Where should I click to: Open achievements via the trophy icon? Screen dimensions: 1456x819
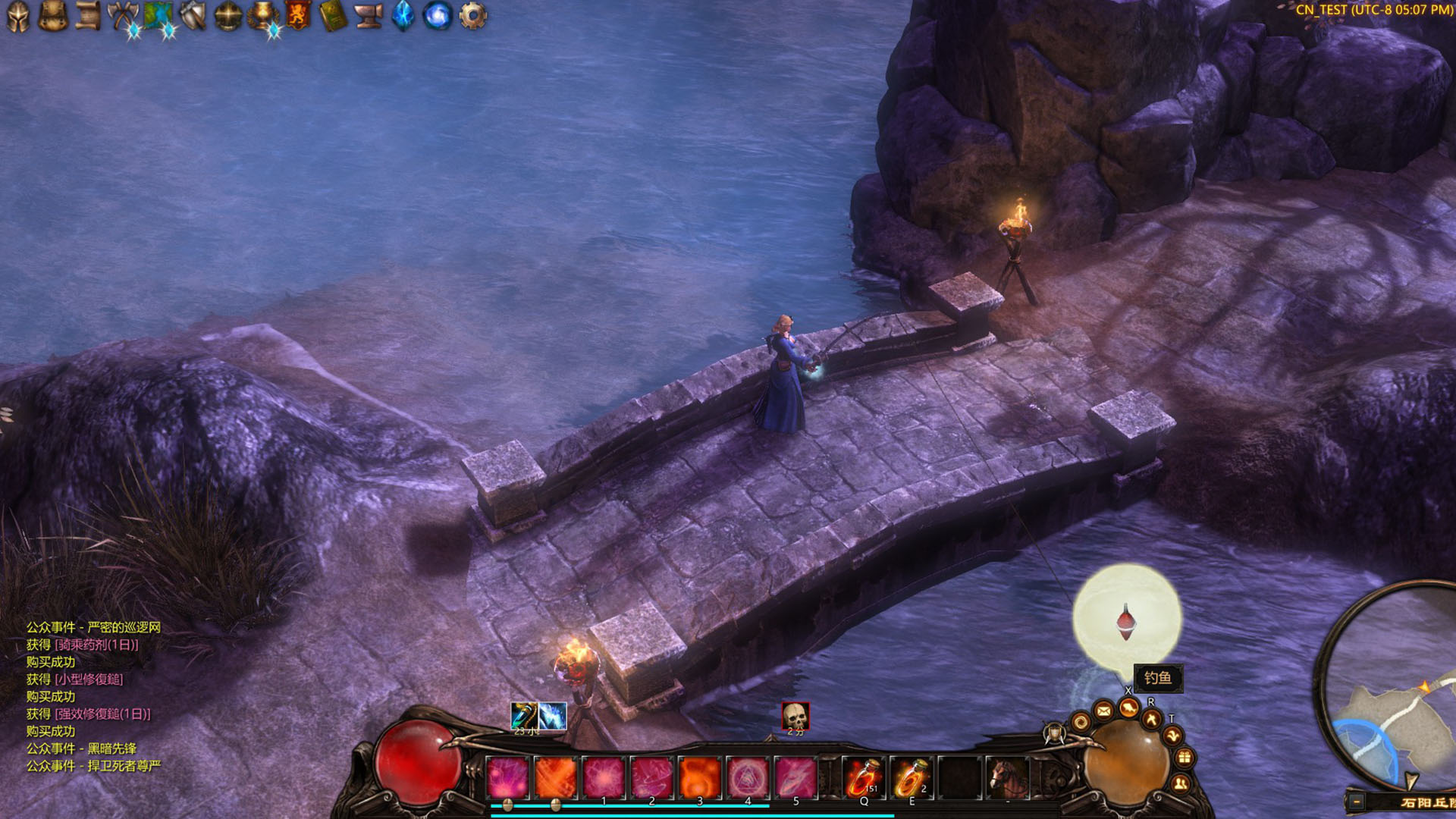262,14
